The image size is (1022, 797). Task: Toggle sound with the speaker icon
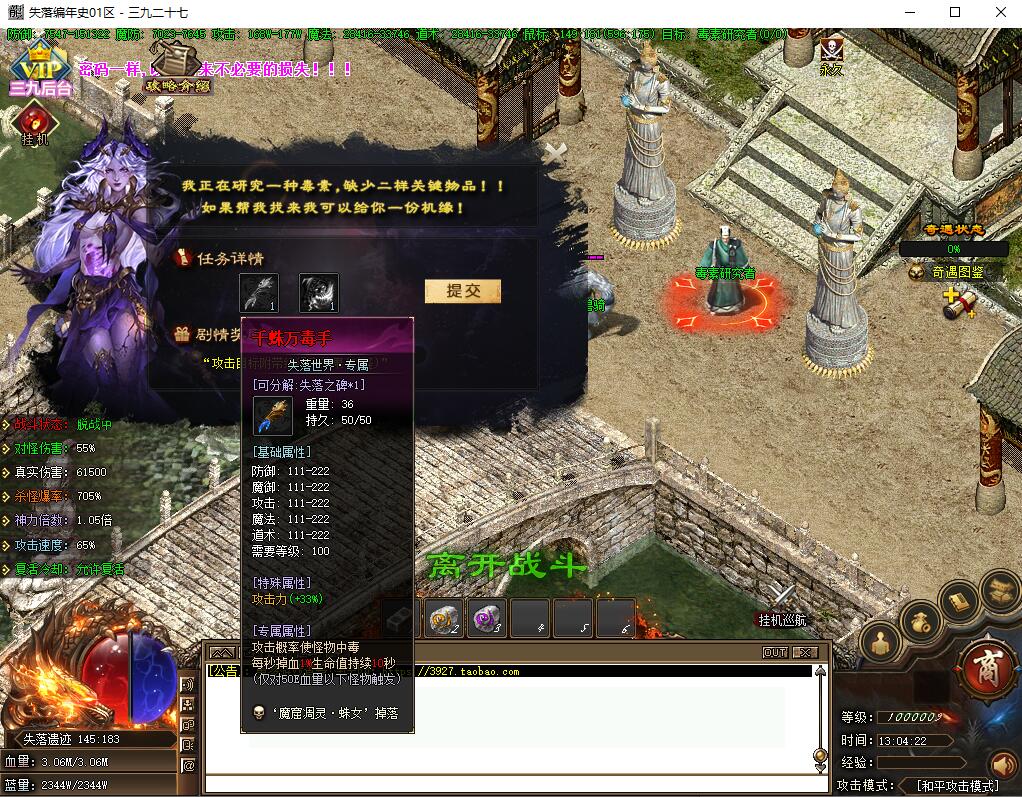point(1003,765)
